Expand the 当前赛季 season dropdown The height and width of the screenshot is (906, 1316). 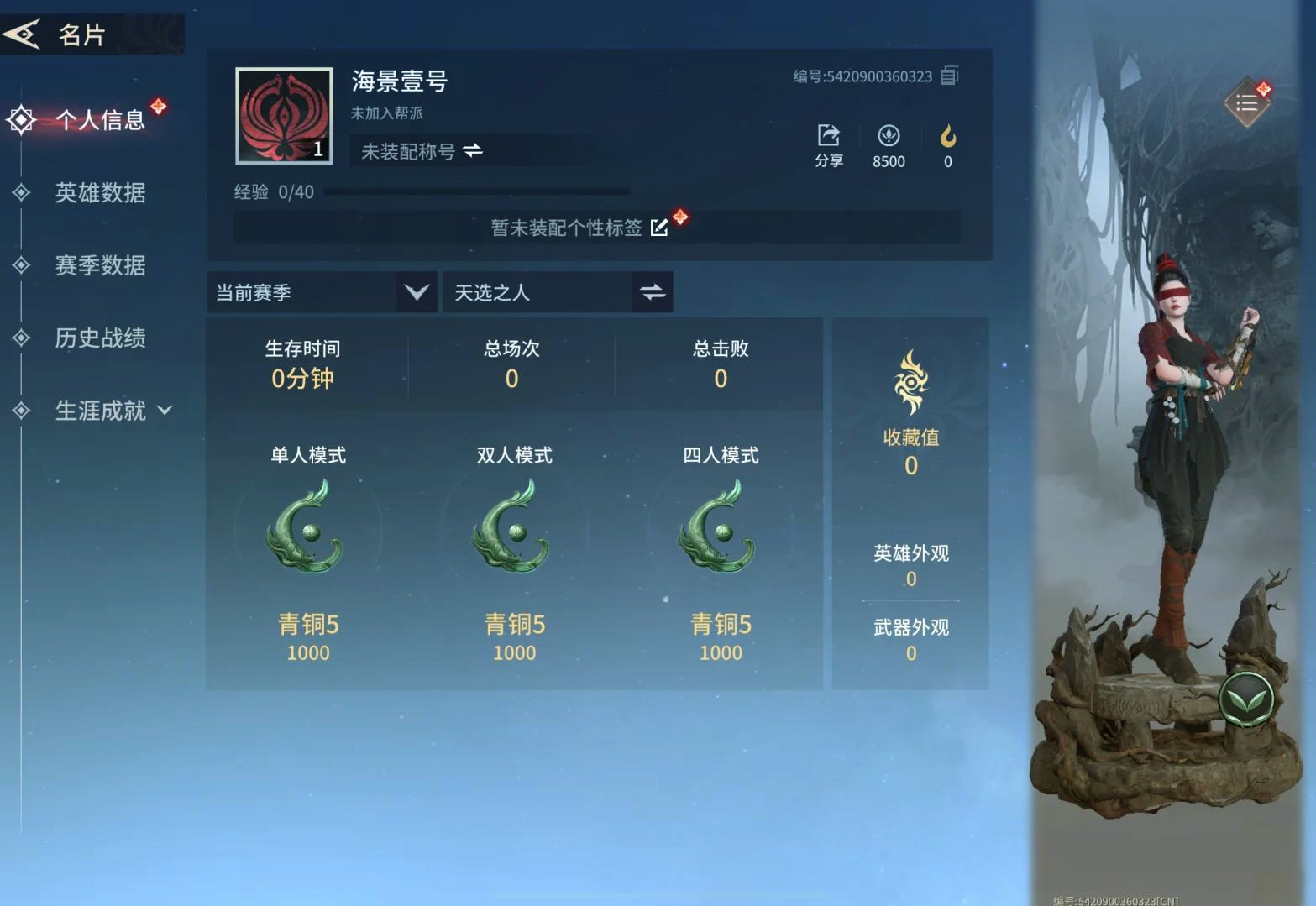point(415,292)
